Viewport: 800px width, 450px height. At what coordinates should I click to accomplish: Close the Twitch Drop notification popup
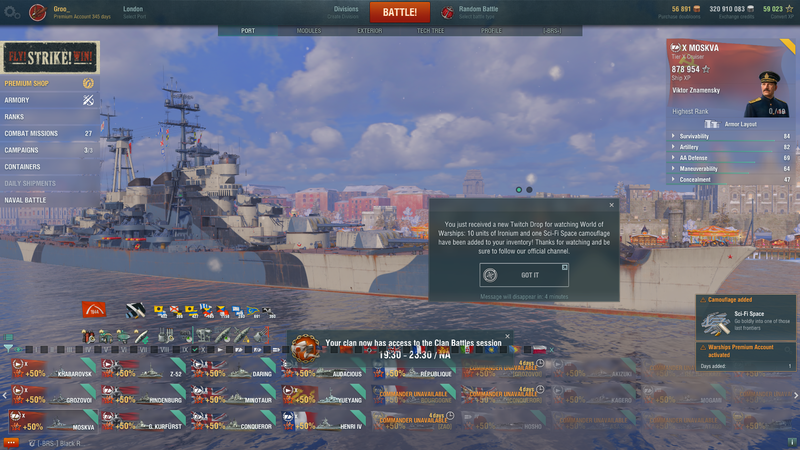tap(612, 205)
